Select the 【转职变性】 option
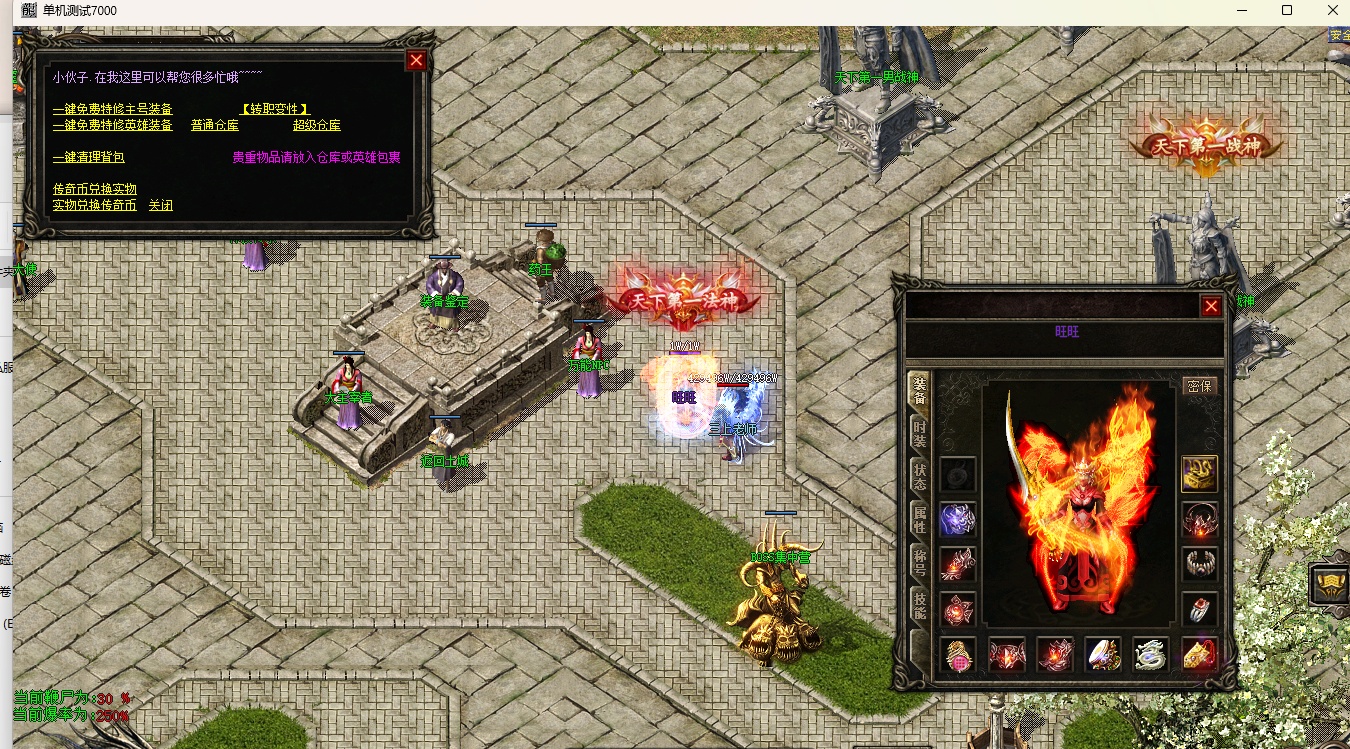1350x749 pixels. click(x=275, y=109)
